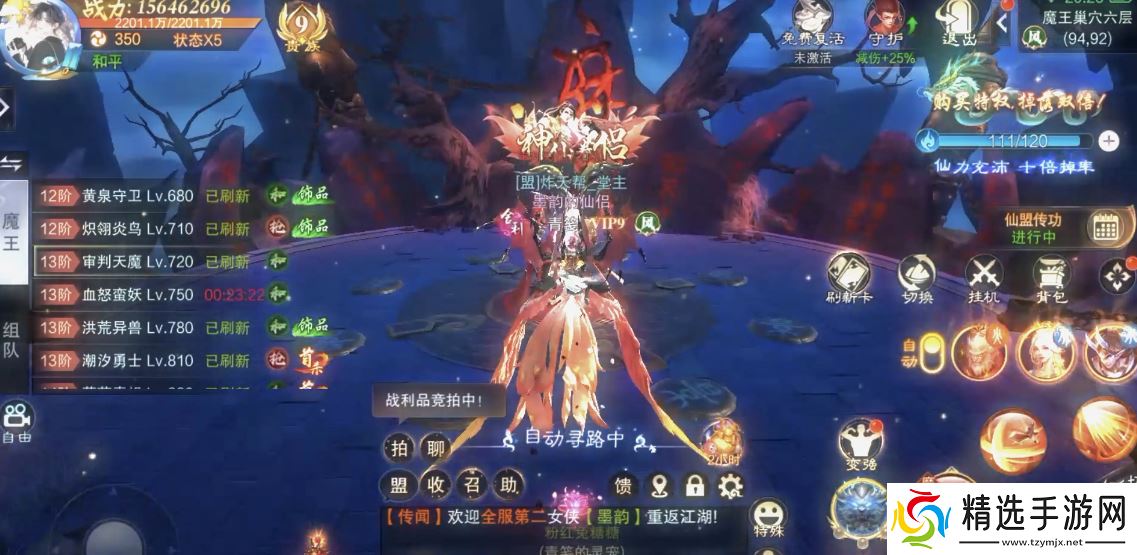1137x555 pixels.
Task: Pick the 洪荒异兽 Lv.780 boss entry
Action: click(x=140, y=327)
